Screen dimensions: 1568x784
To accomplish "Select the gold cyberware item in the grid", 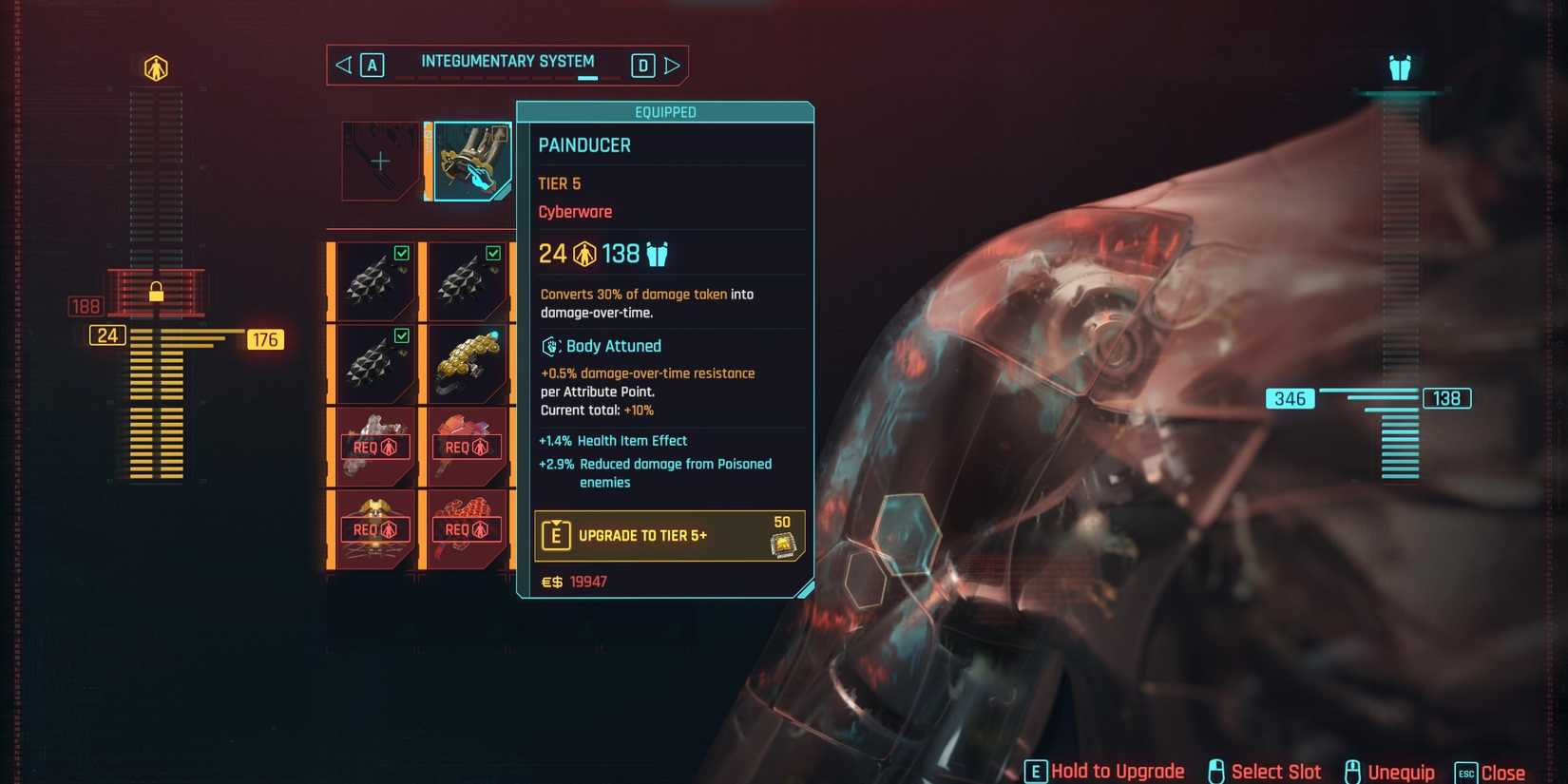I will (467, 362).
